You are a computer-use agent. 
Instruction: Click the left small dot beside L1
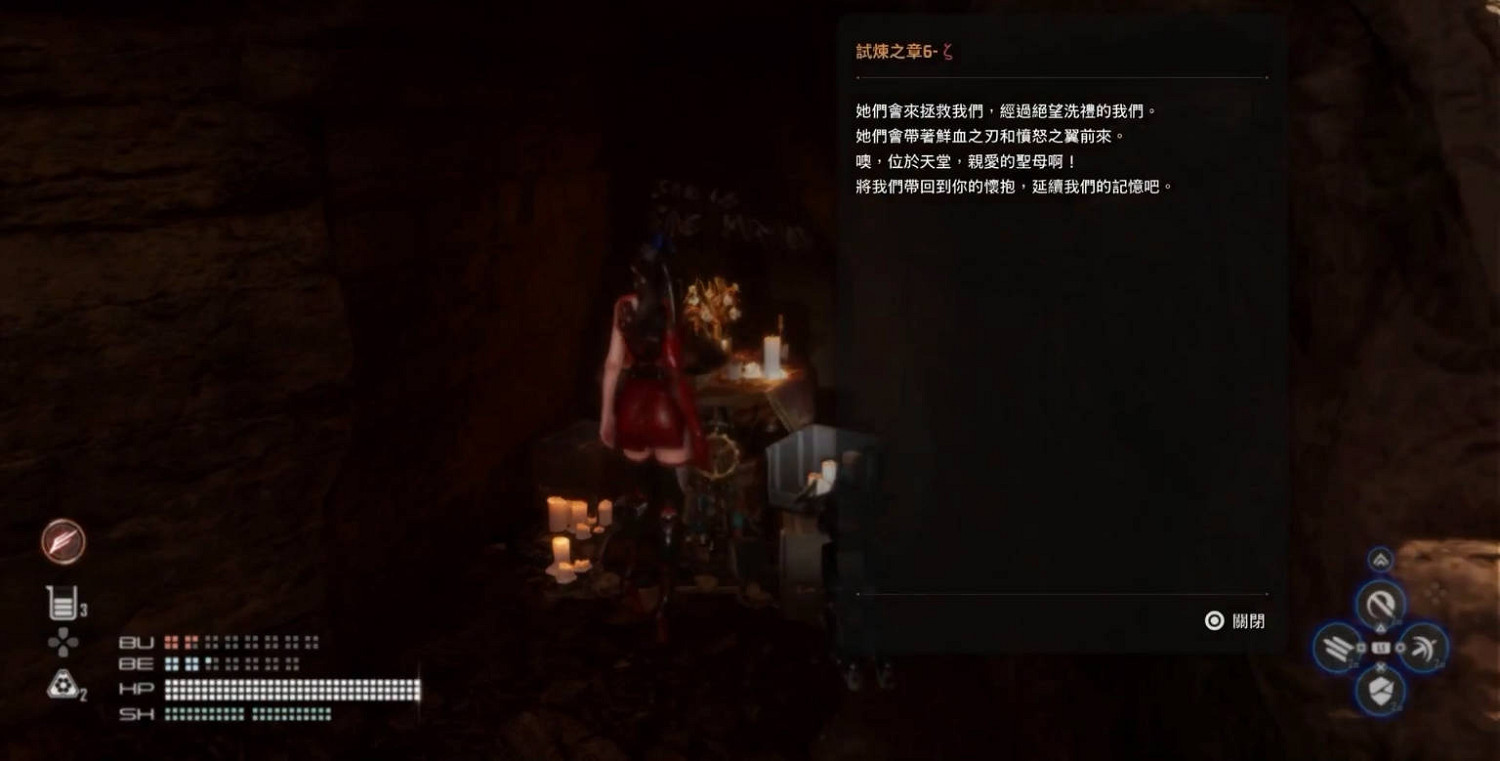click(1362, 646)
